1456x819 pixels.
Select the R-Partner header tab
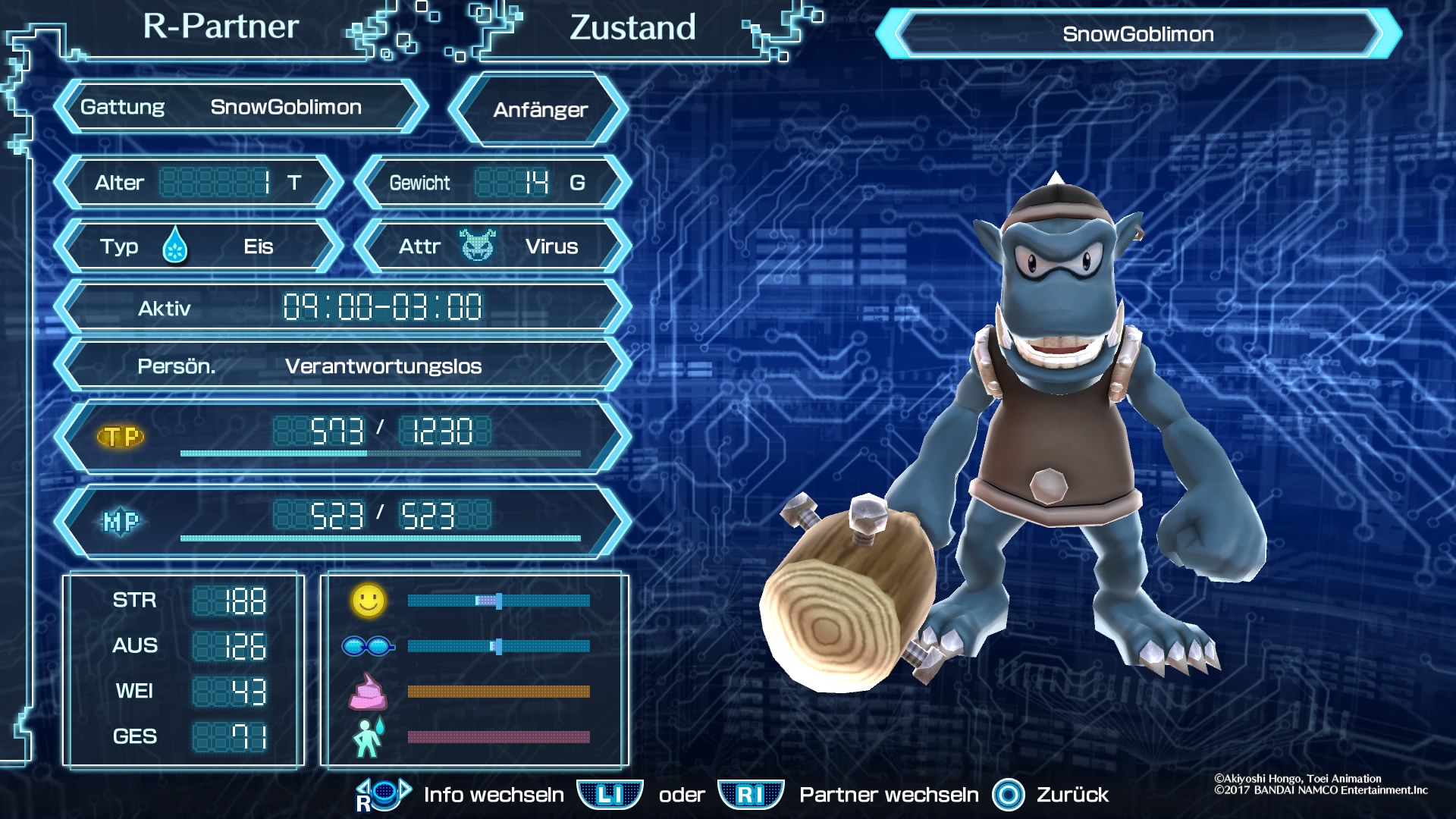(x=221, y=27)
